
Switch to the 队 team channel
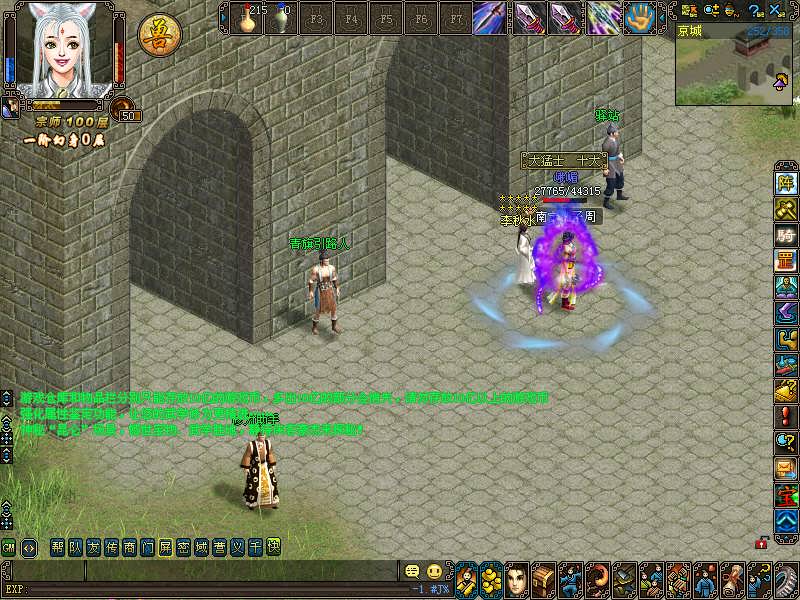76,547
